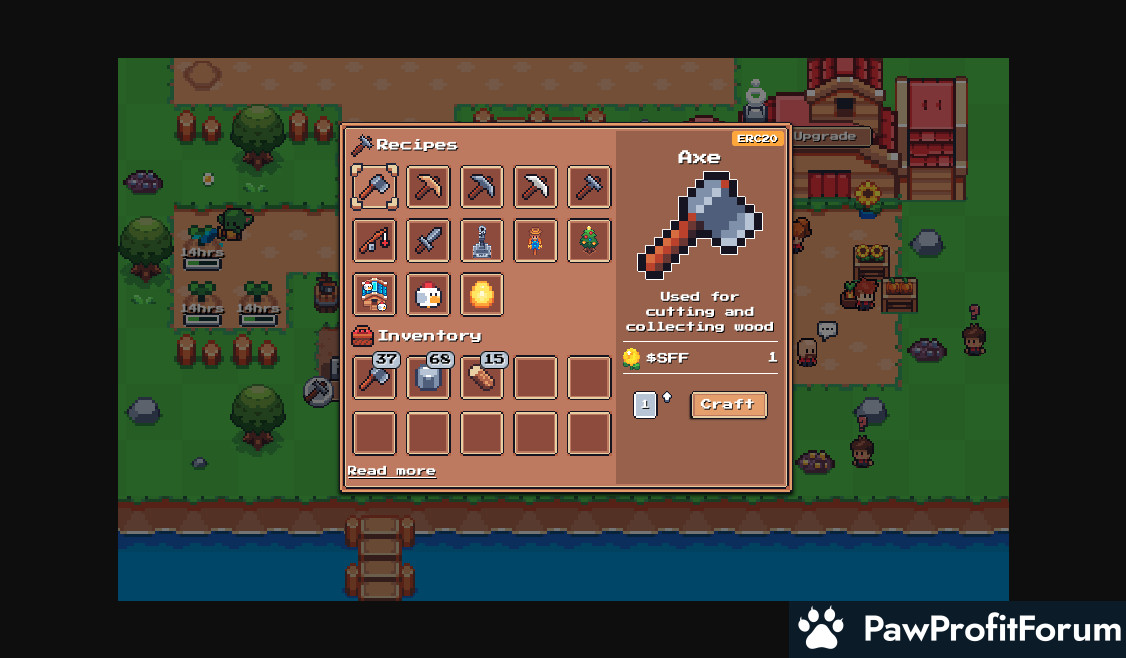
Task: Select the sword recipe
Action: tap(428, 241)
